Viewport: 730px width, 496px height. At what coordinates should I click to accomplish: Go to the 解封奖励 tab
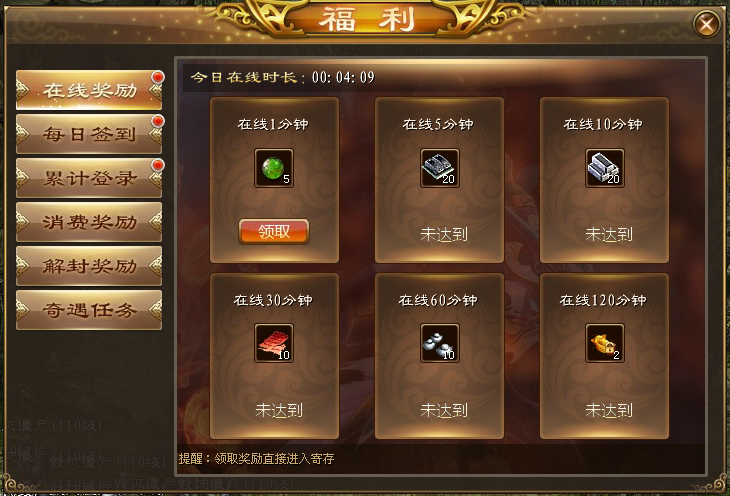[x=89, y=266]
